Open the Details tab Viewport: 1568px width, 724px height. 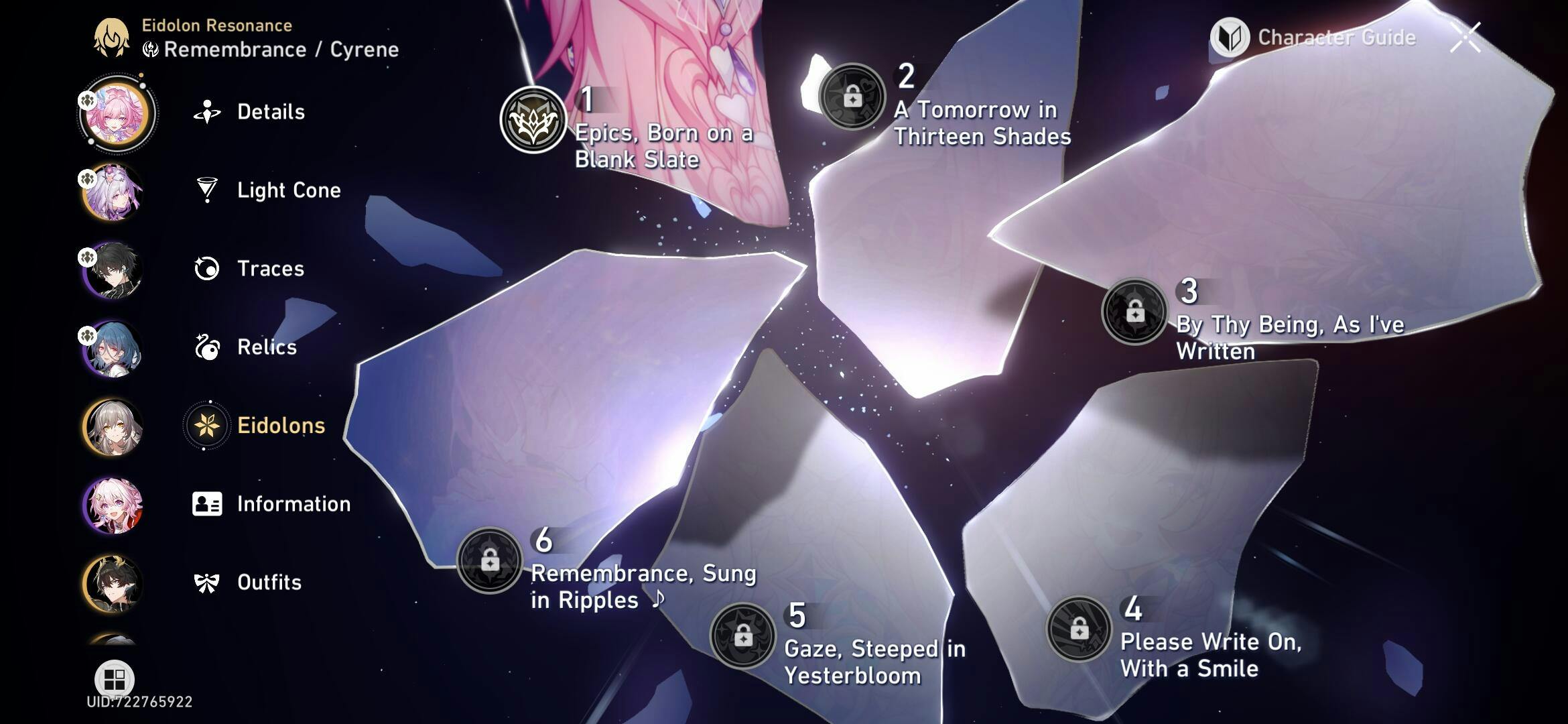pyautogui.click(x=270, y=112)
